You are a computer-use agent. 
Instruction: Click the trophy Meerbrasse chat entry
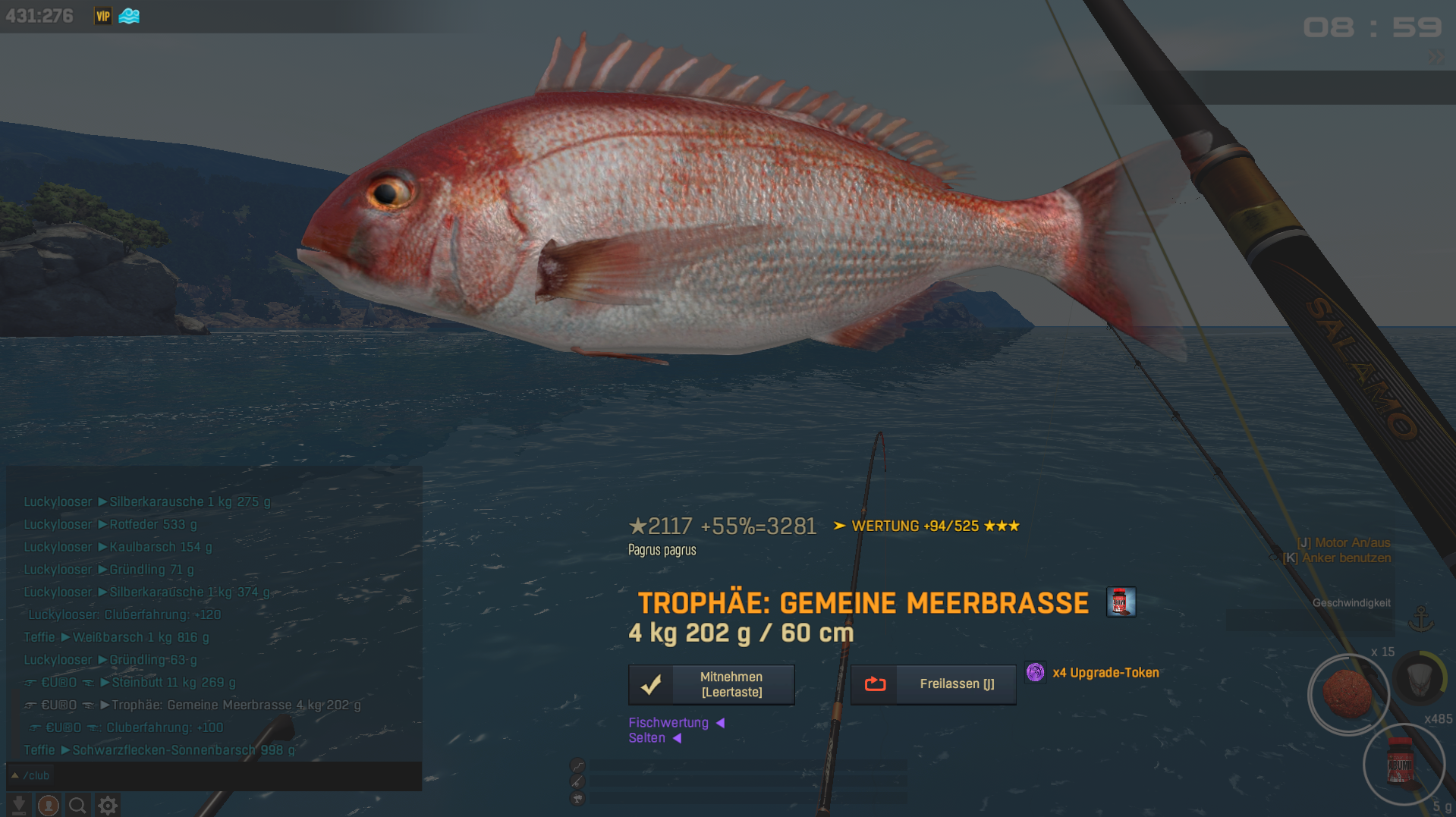point(235,705)
